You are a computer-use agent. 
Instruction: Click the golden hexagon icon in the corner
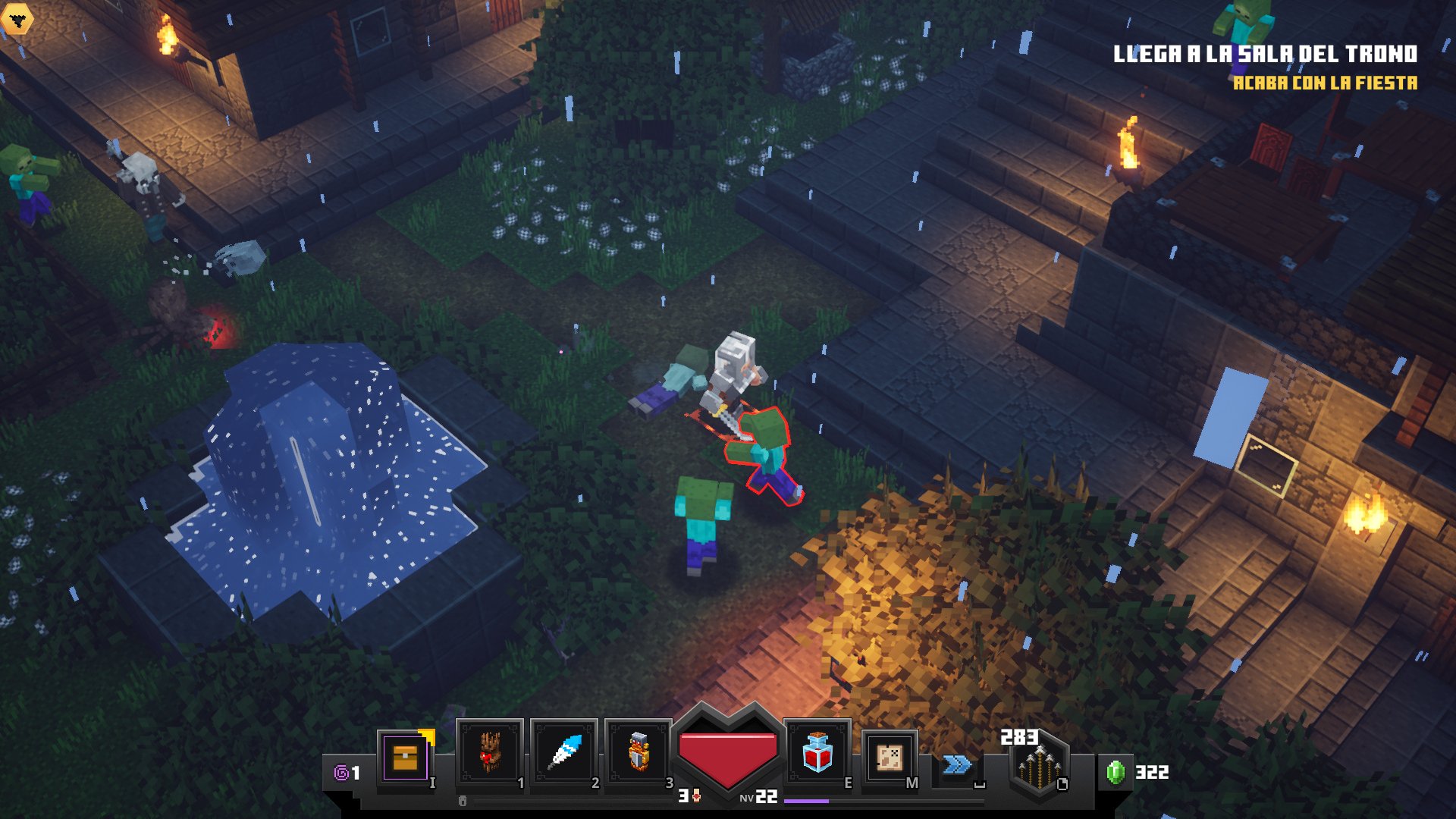click(x=17, y=19)
